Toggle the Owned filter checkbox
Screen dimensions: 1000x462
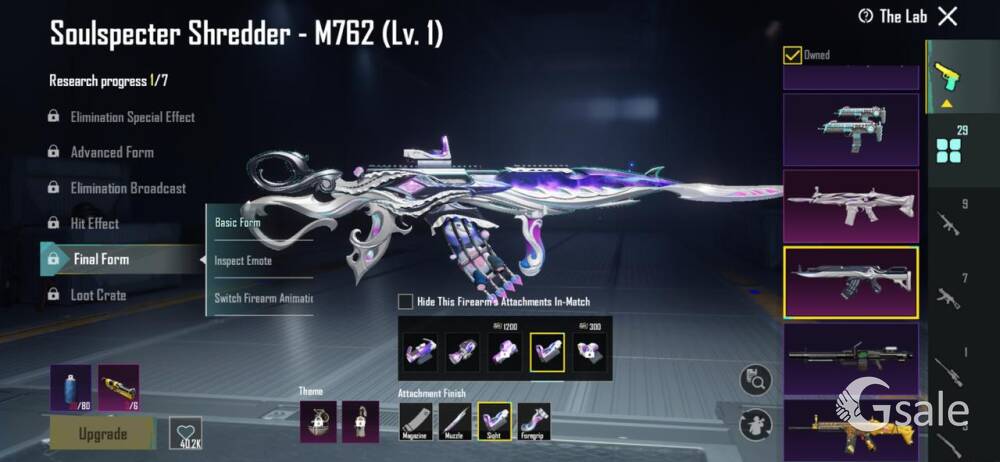tap(792, 55)
